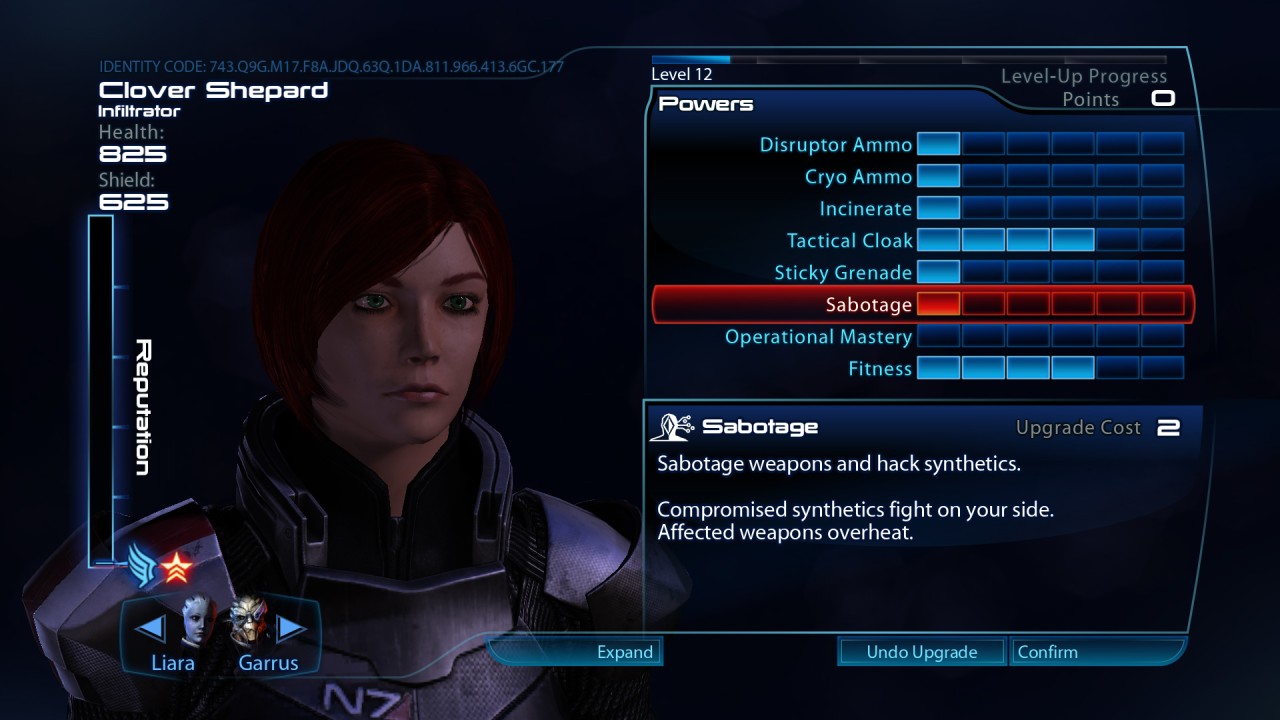Select the Tactical Cloak power row
Image resolution: width=1280 pixels, height=720 pixels.
pyautogui.click(x=849, y=241)
